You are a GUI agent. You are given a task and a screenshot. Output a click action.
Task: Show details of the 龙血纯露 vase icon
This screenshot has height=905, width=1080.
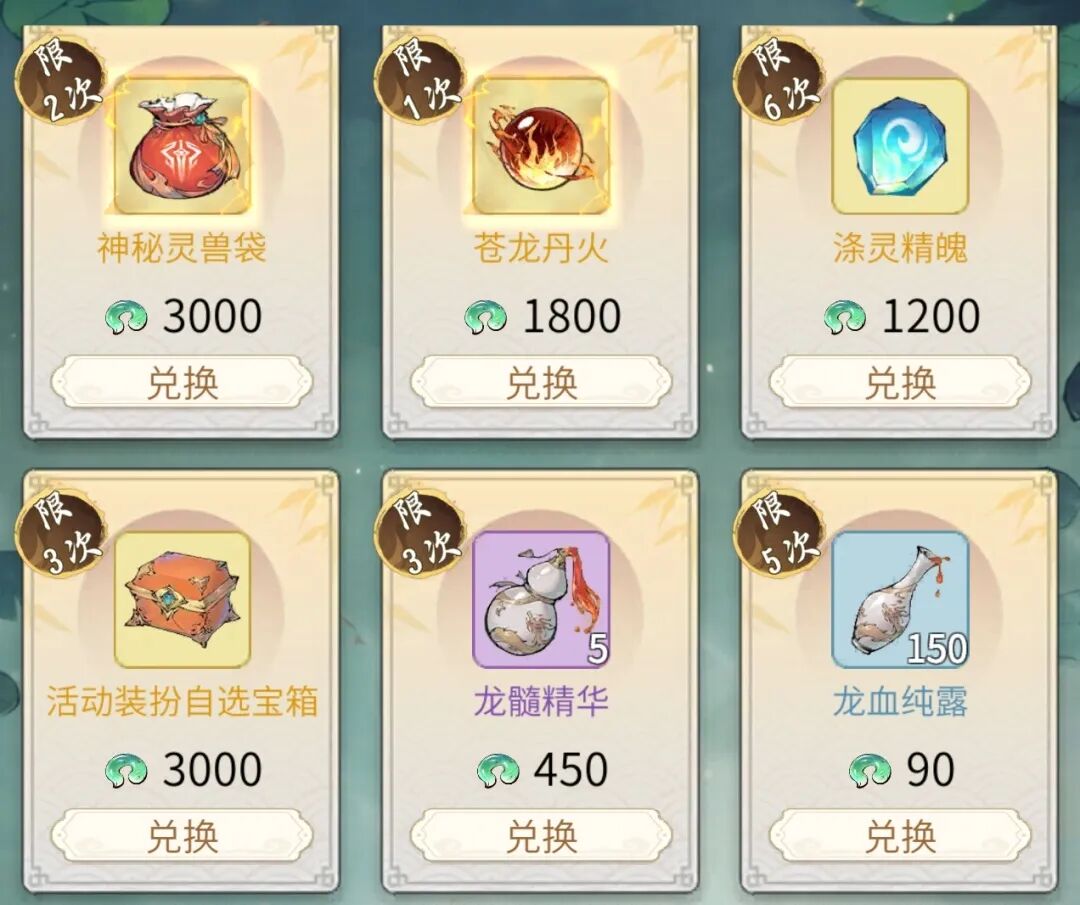pyautogui.click(x=900, y=599)
